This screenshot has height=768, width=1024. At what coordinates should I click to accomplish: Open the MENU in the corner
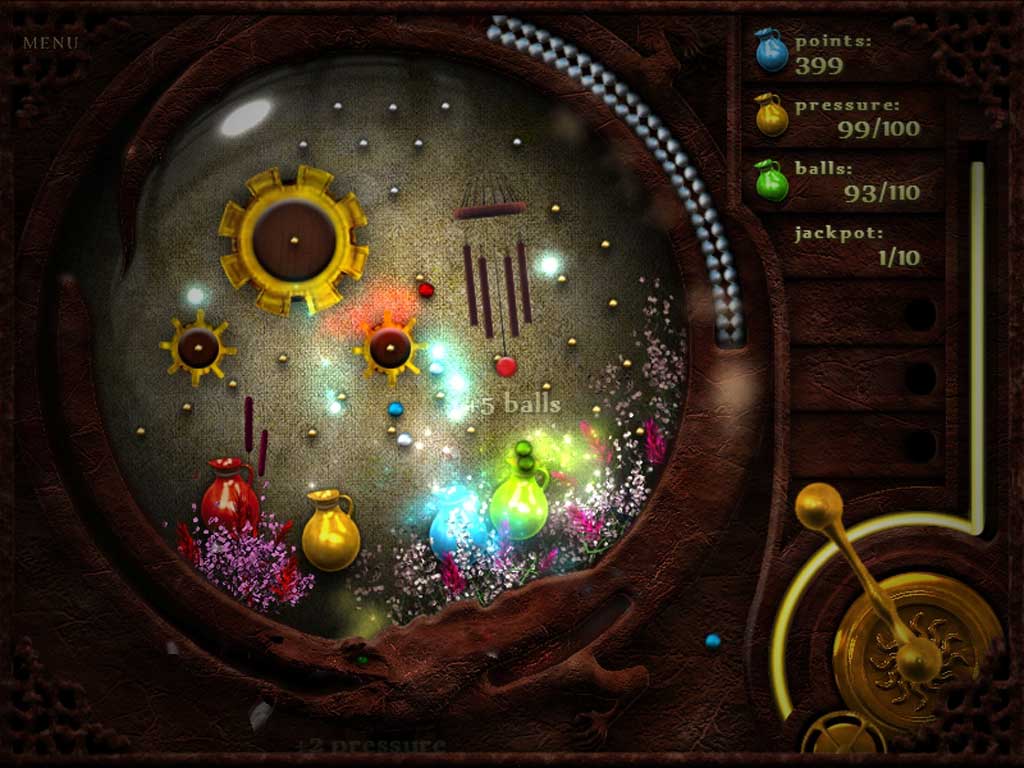pyautogui.click(x=51, y=43)
